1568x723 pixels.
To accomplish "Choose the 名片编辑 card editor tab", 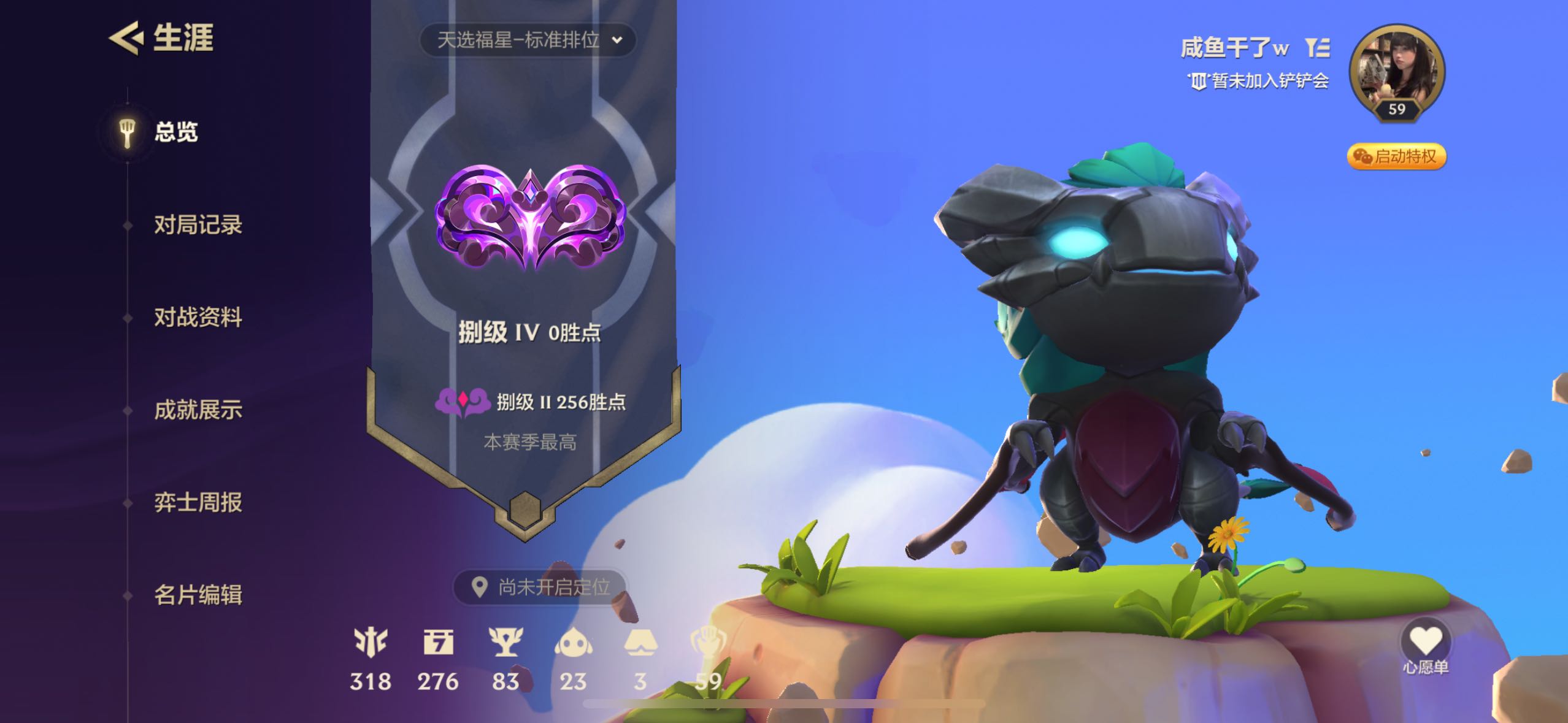I will pos(198,595).
